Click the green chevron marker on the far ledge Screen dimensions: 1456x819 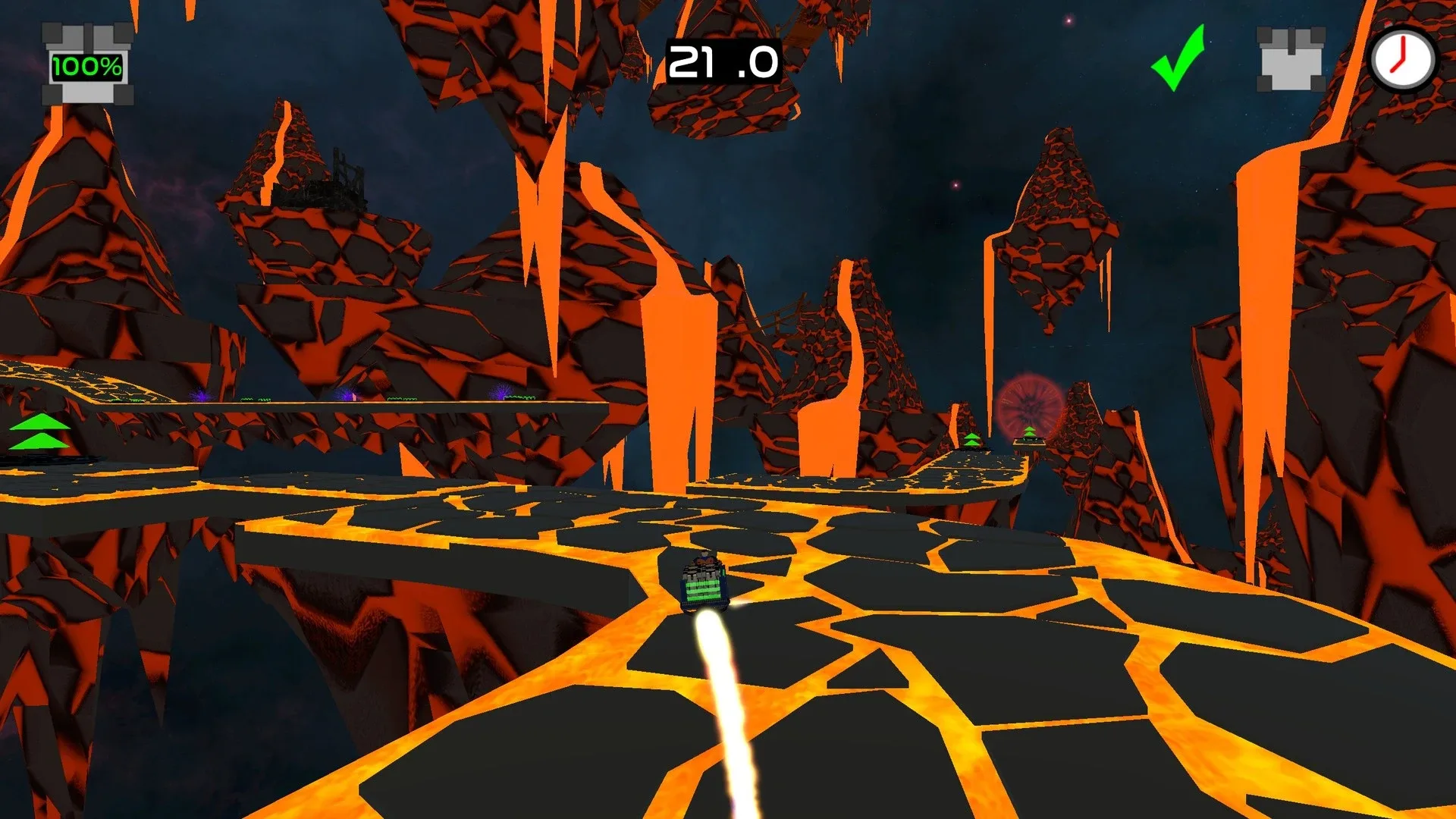971,438
